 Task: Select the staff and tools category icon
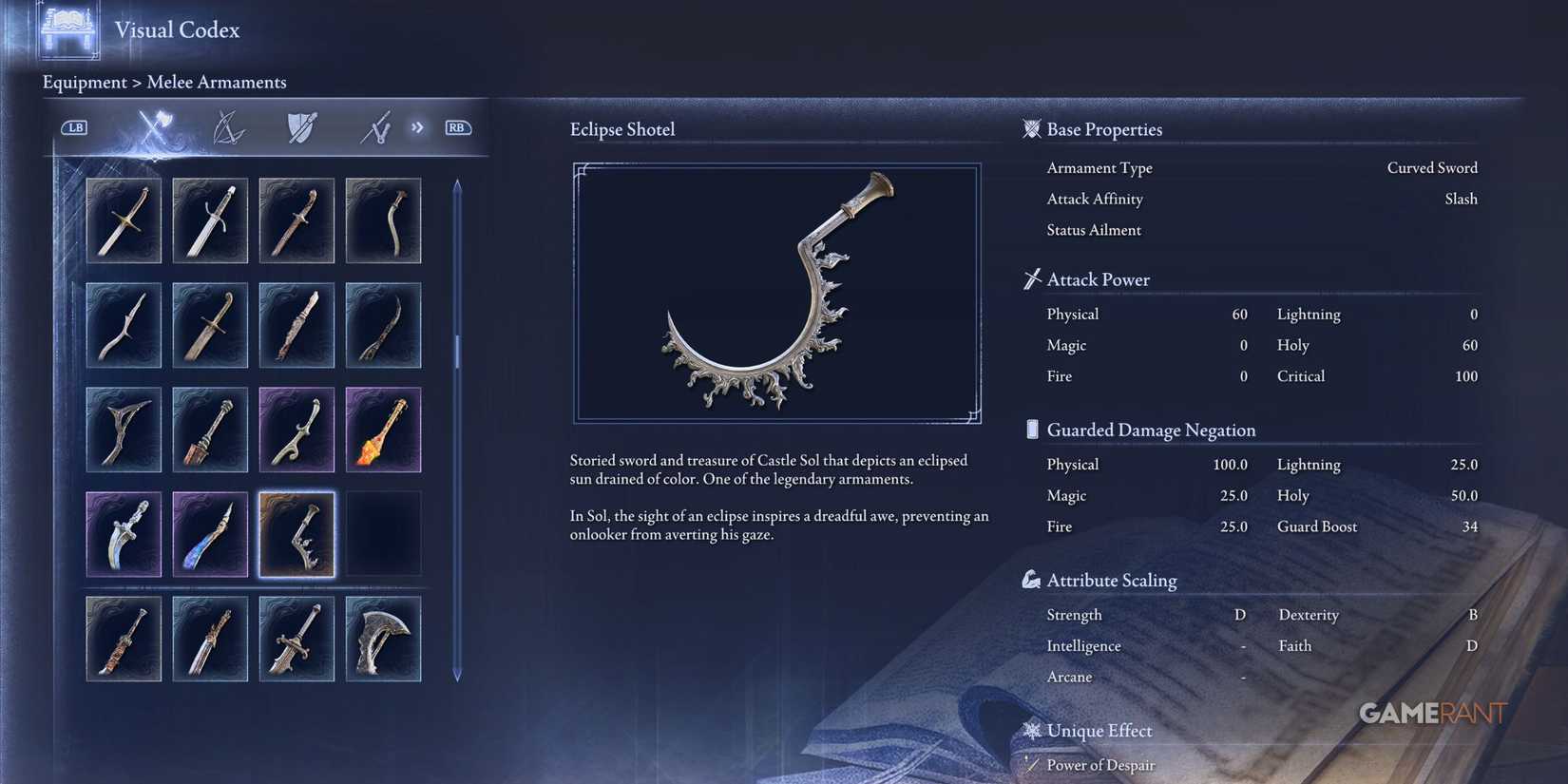point(374,127)
